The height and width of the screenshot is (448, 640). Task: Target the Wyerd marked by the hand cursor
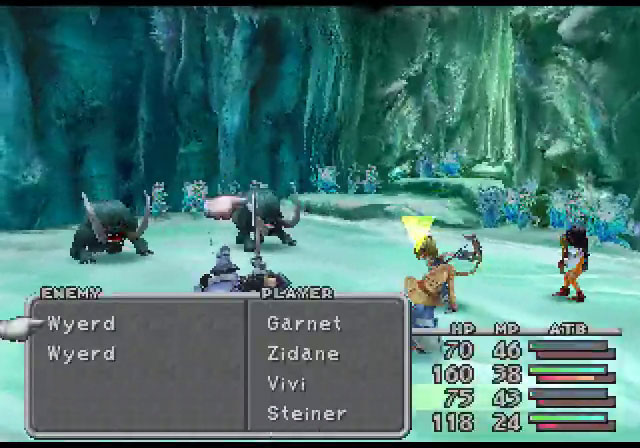pyautogui.click(x=81, y=324)
